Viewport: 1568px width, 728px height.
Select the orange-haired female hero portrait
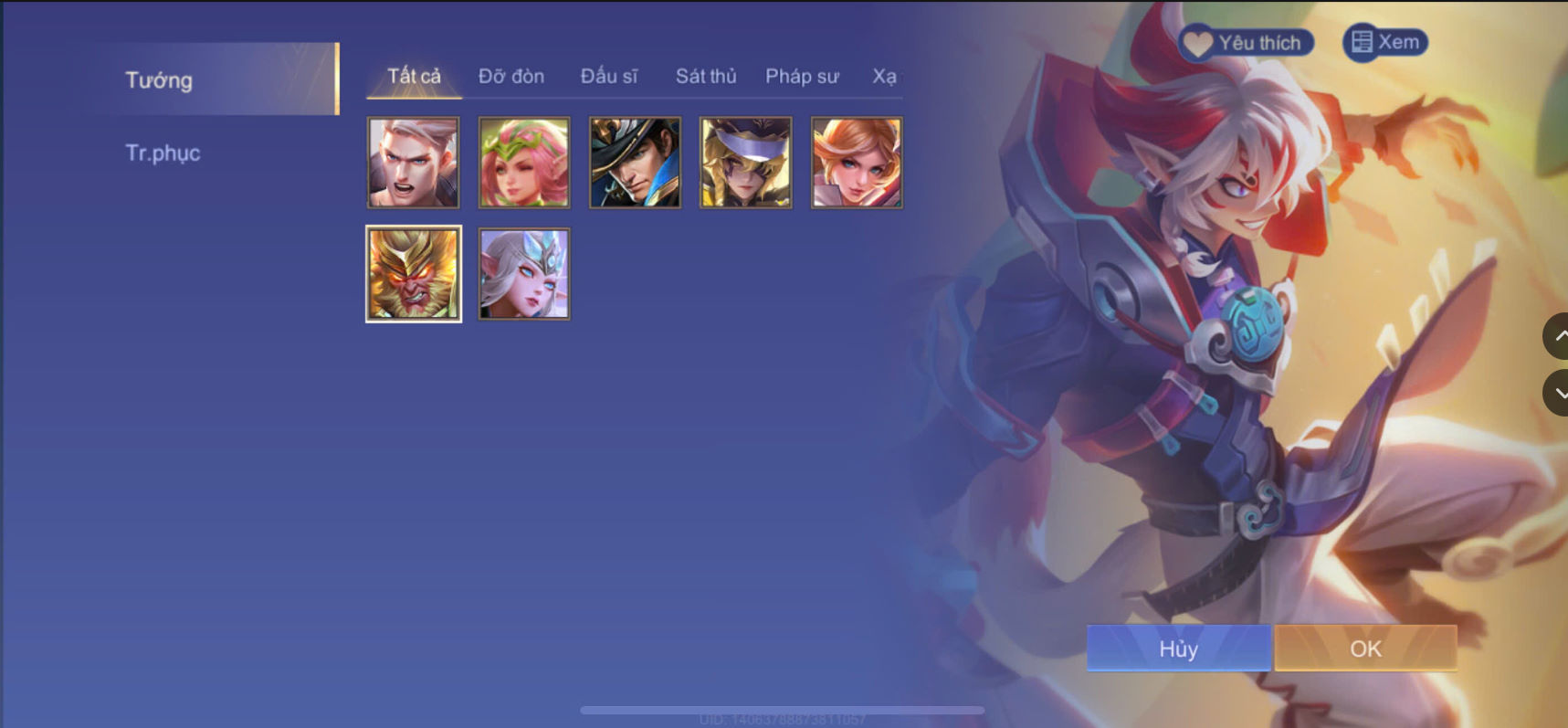[x=855, y=162]
